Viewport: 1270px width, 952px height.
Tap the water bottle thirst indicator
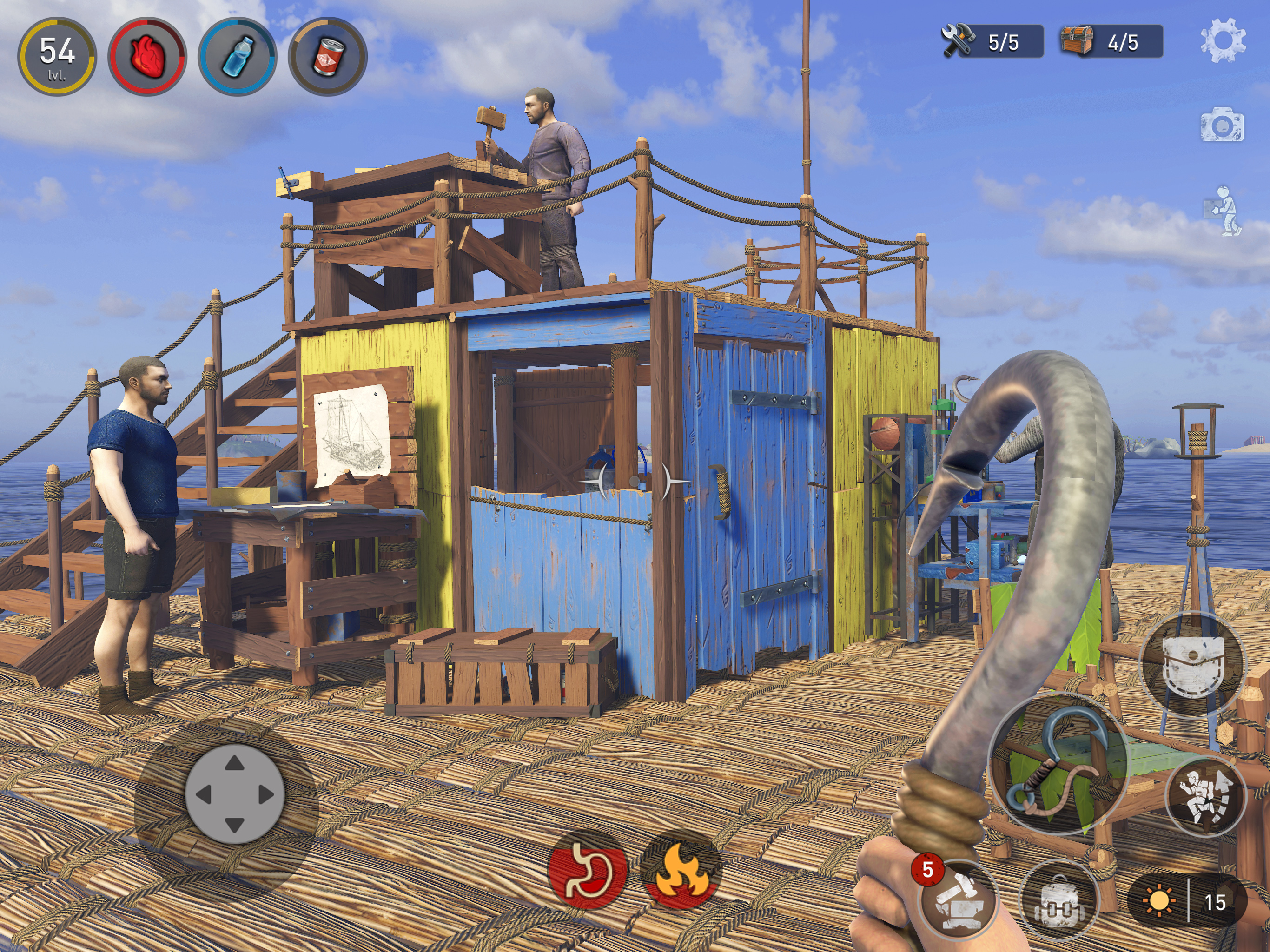coord(238,56)
